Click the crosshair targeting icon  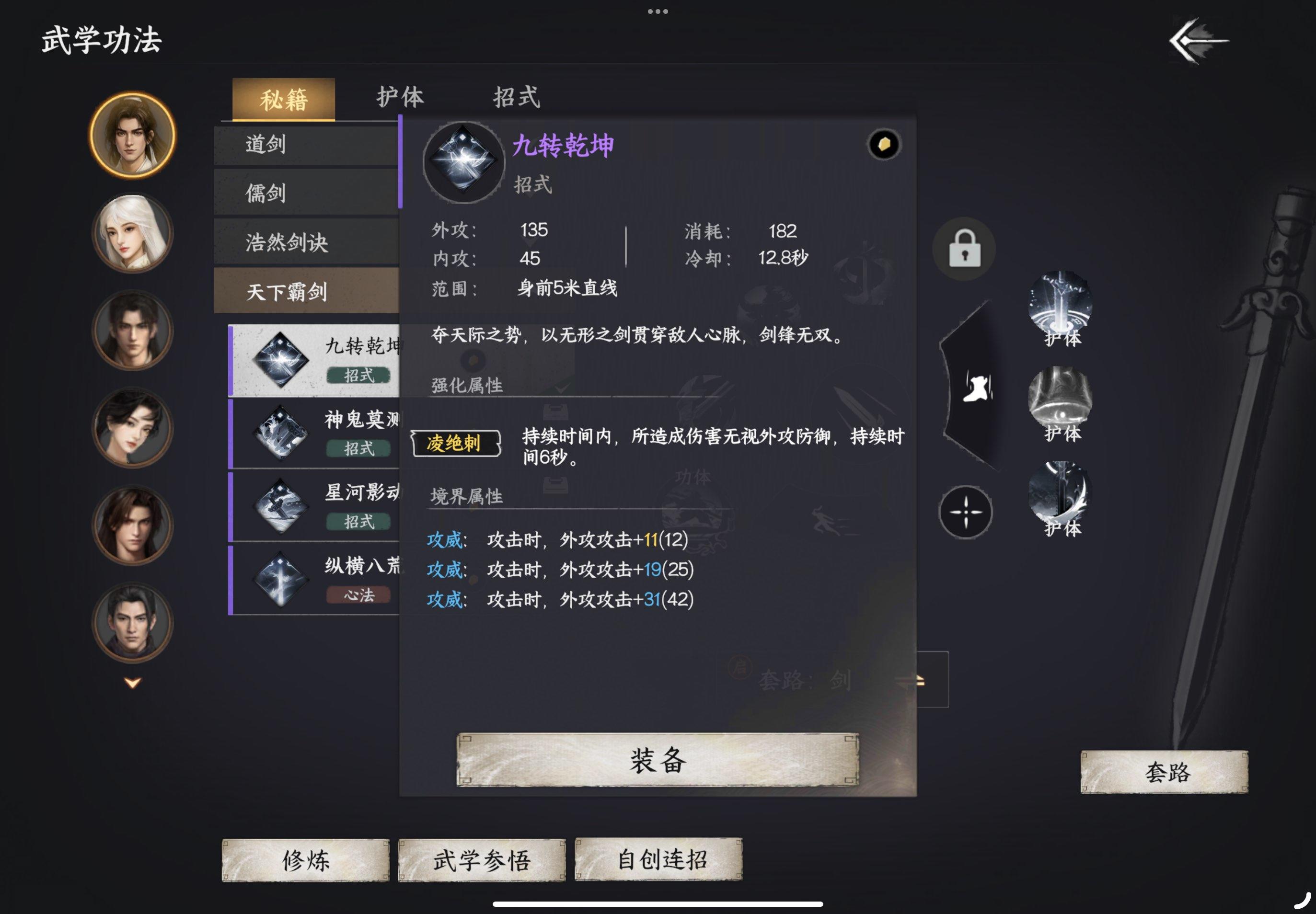point(966,513)
